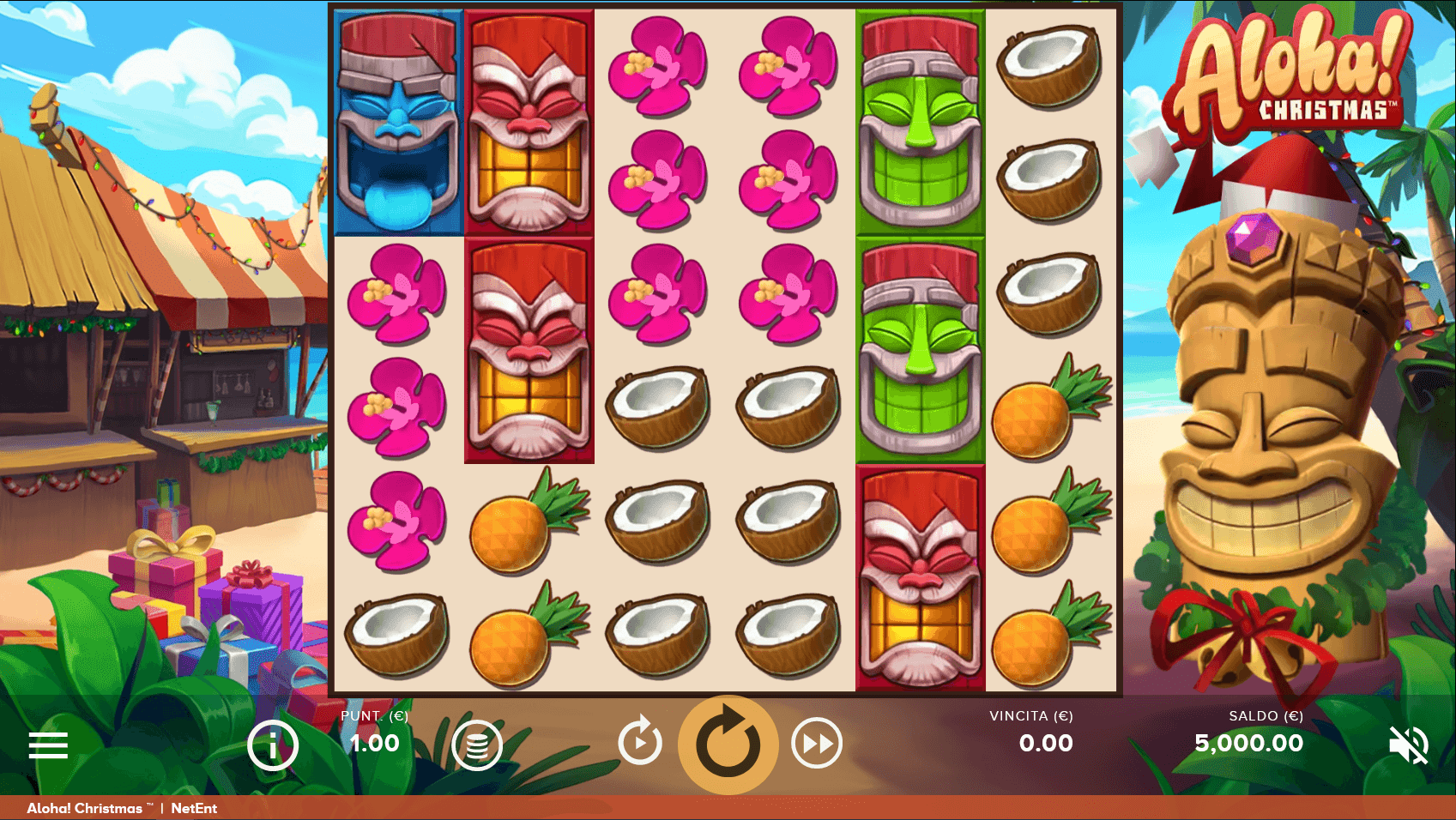The height and width of the screenshot is (820, 1456).
Task: Open the paytable via the info icon
Action: [271, 744]
